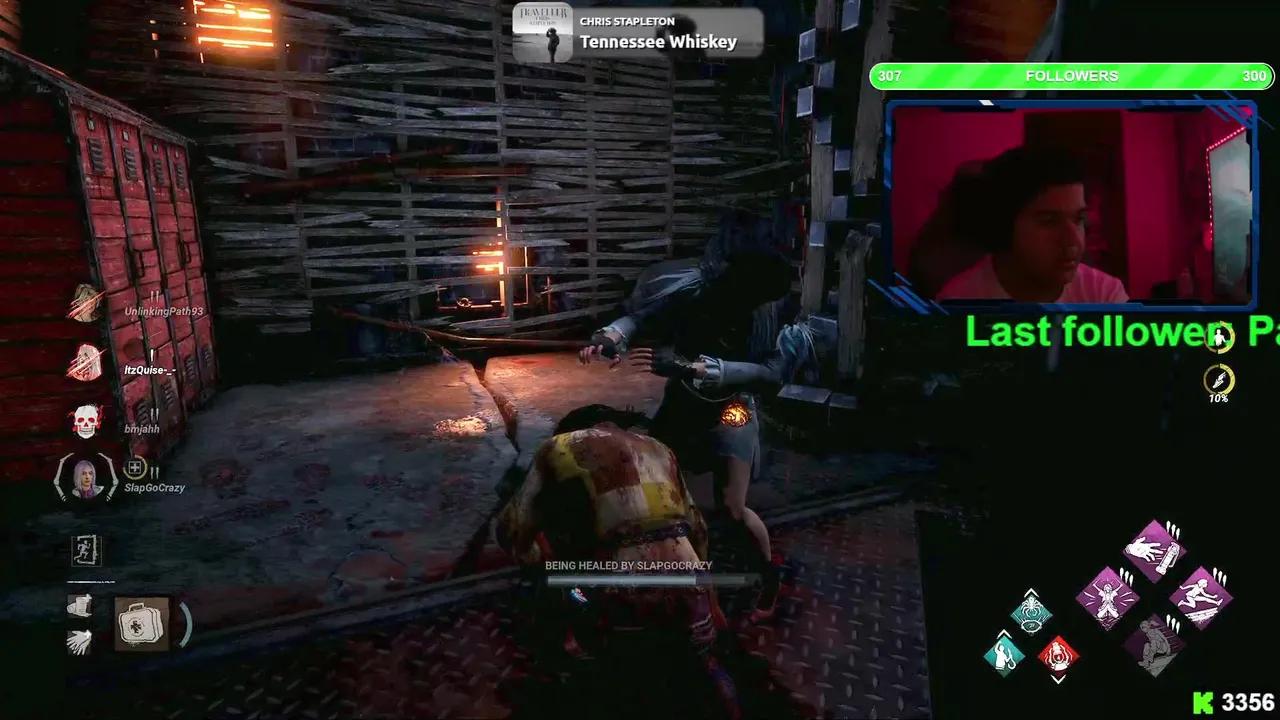Click the Traveller album art thumbnail
The width and height of the screenshot is (1280, 720).
point(543,30)
